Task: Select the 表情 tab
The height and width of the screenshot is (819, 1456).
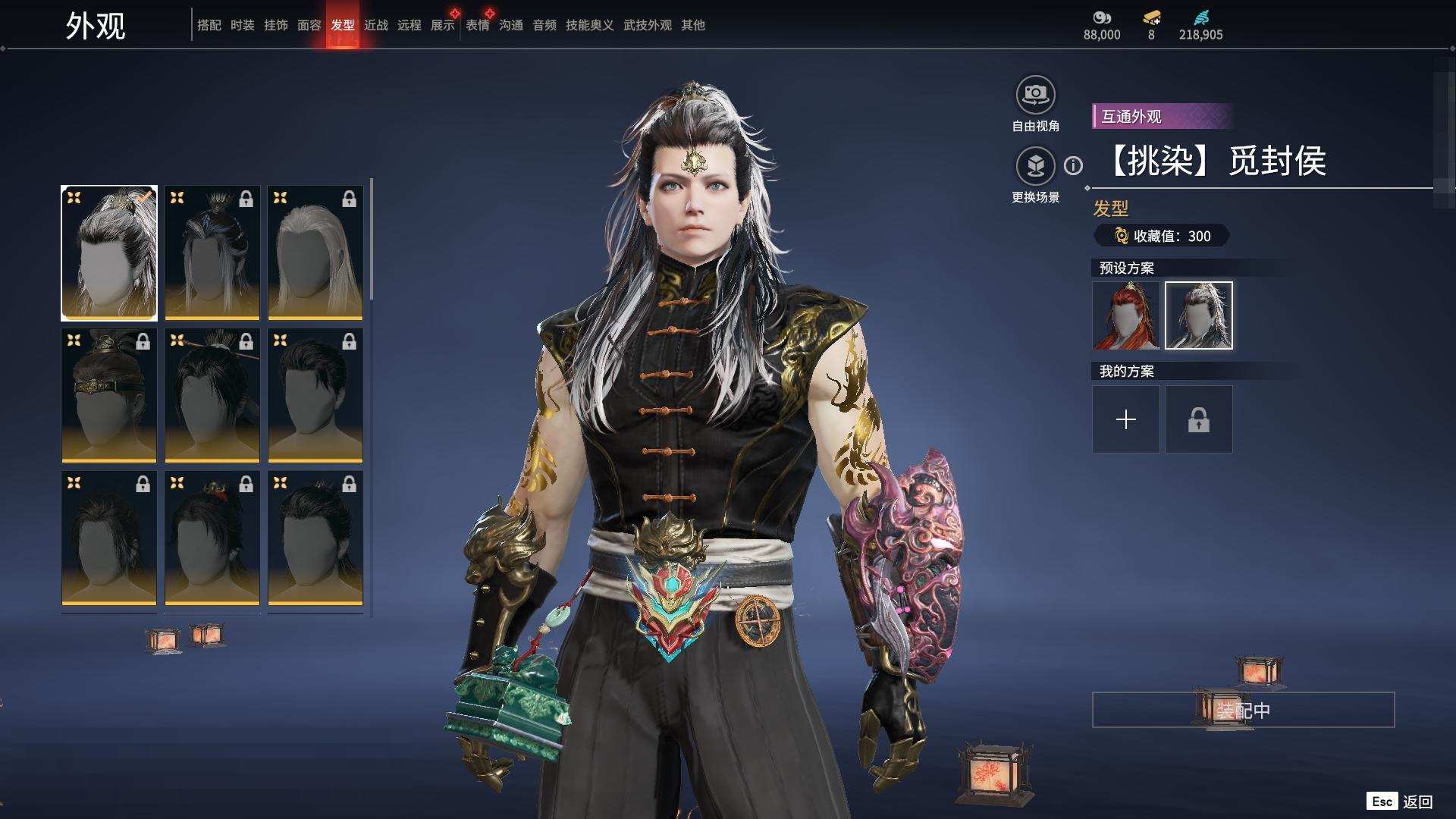Action: 477,25
